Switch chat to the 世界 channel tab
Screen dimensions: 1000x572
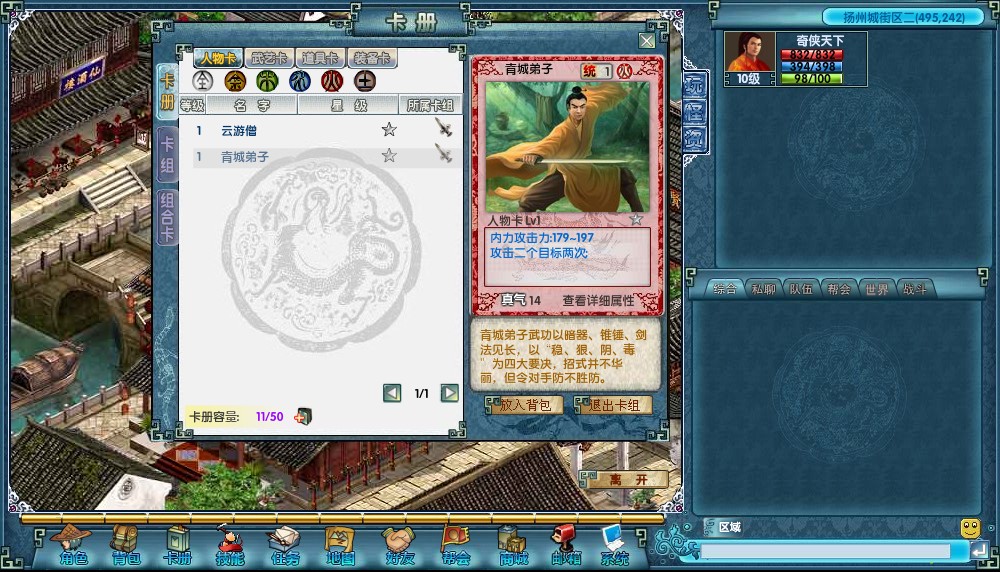876,289
